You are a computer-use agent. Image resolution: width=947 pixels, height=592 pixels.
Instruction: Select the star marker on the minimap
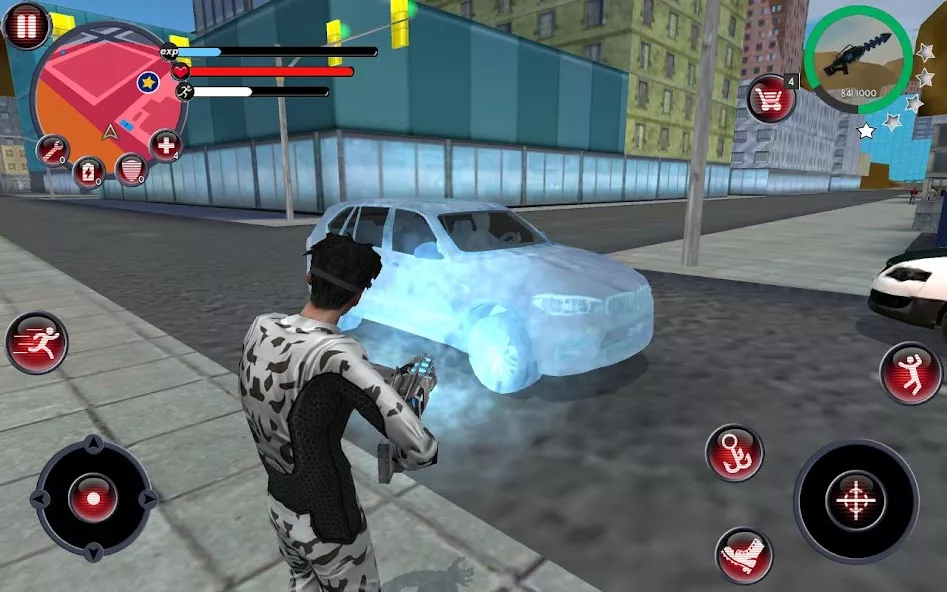(148, 81)
